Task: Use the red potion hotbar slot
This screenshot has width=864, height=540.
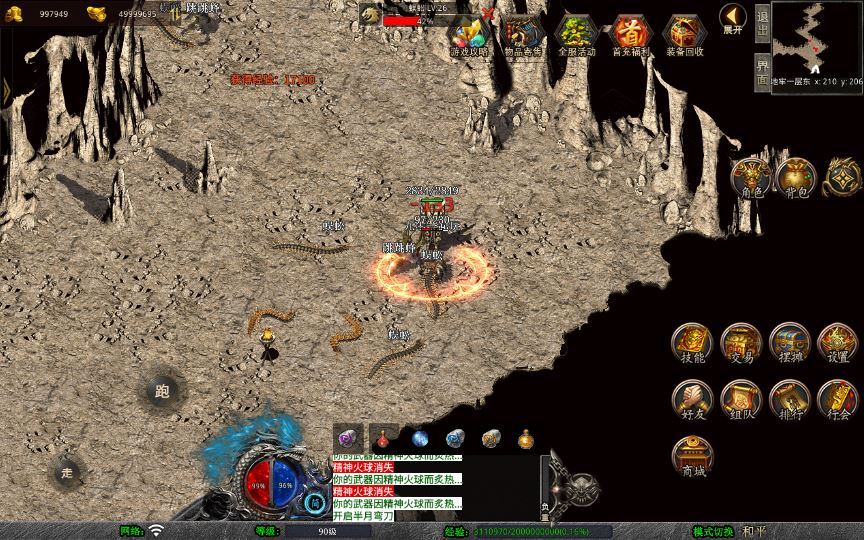Action: 384,438
